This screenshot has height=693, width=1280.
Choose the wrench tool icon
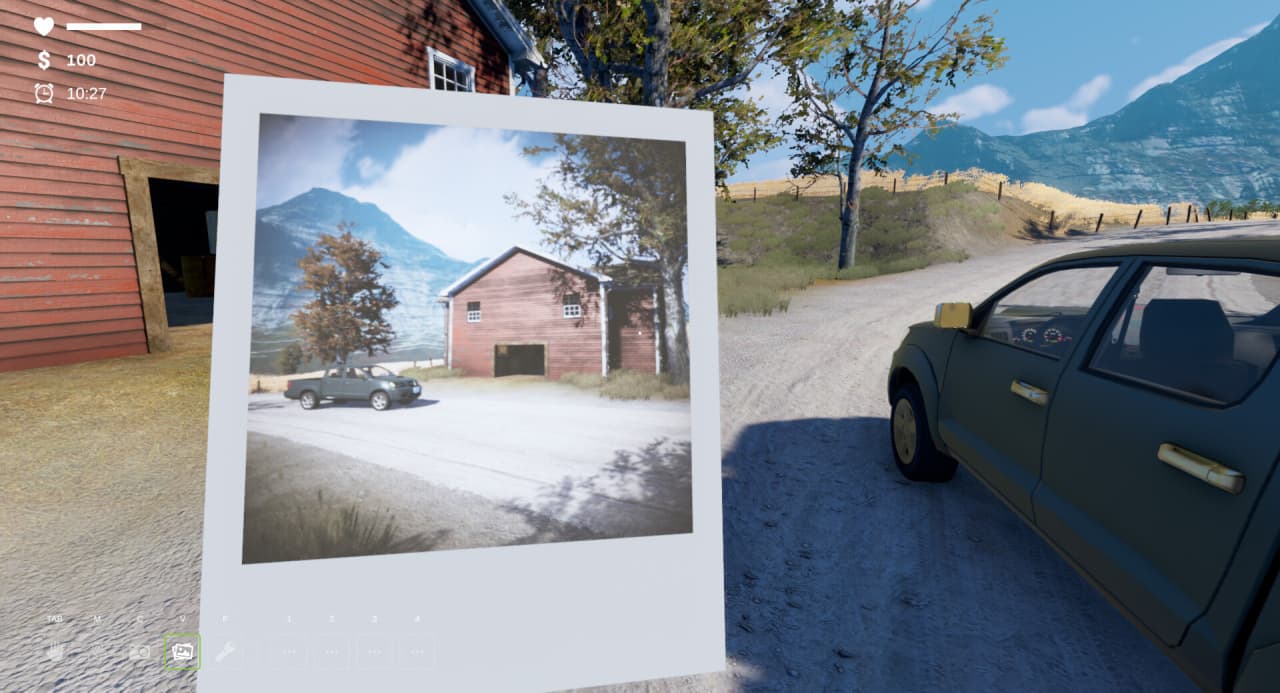click(x=225, y=651)
